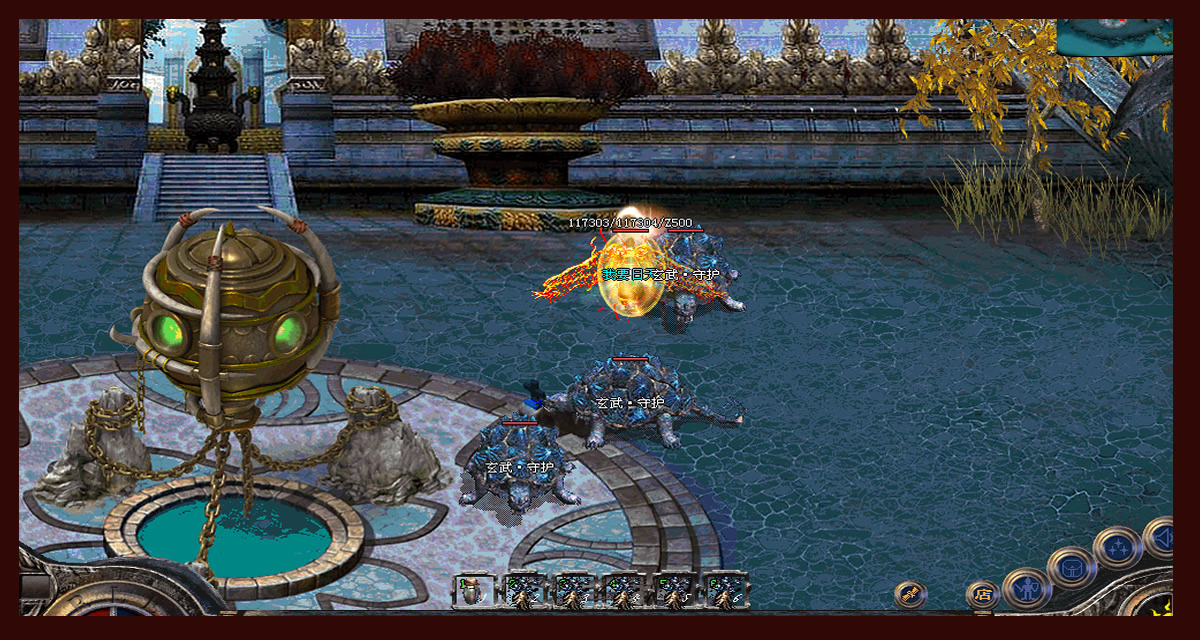
Task: Select hotbar slot 3 item
Action: (575, 591)
